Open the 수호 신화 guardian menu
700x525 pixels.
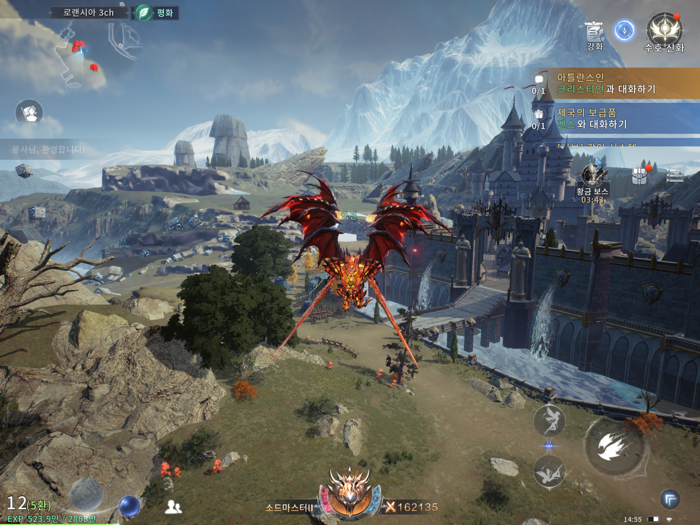[664, 32]
